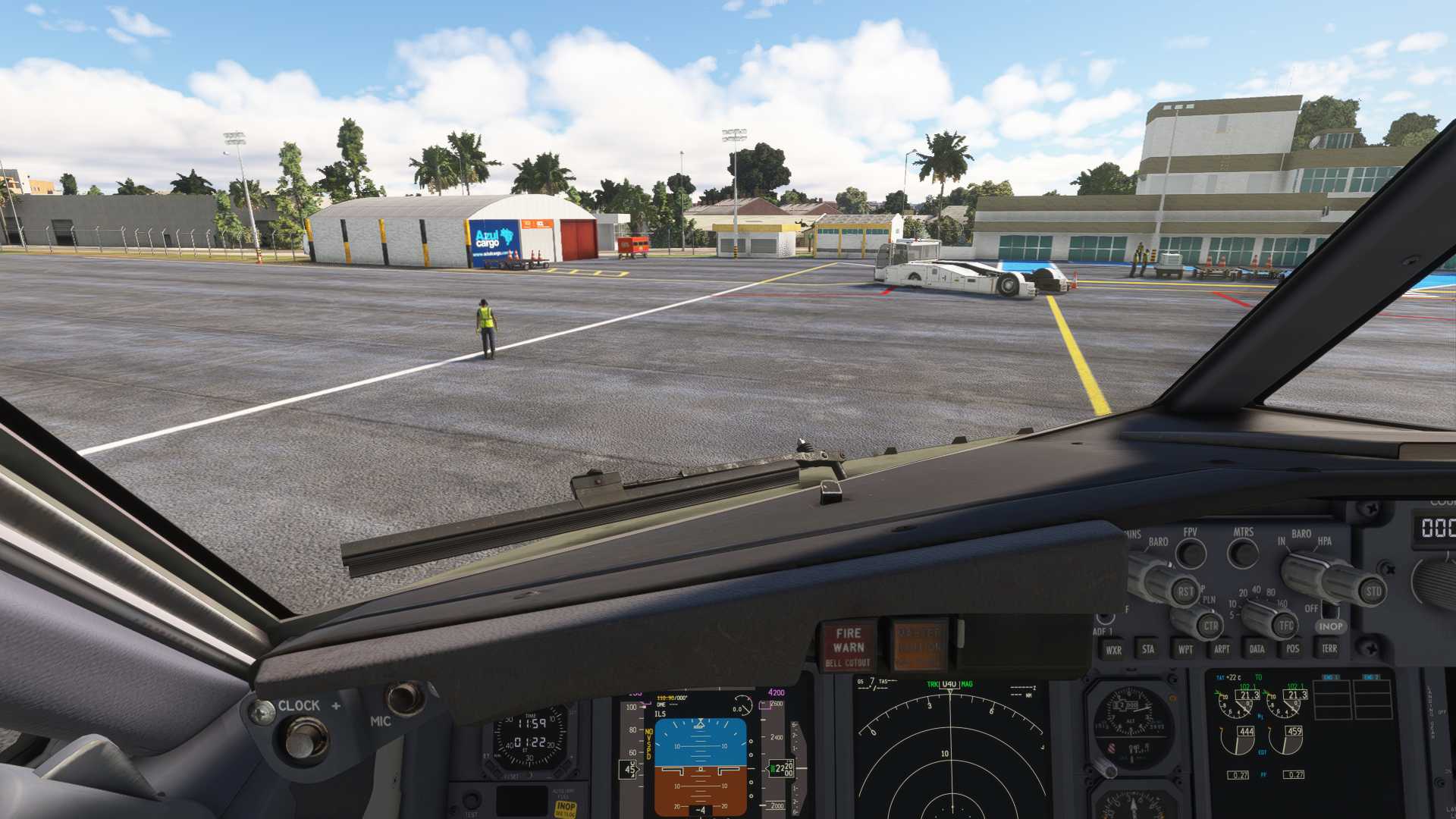
Task: Enable the WXR weather radar display
Action: [x=1113, y=650]
